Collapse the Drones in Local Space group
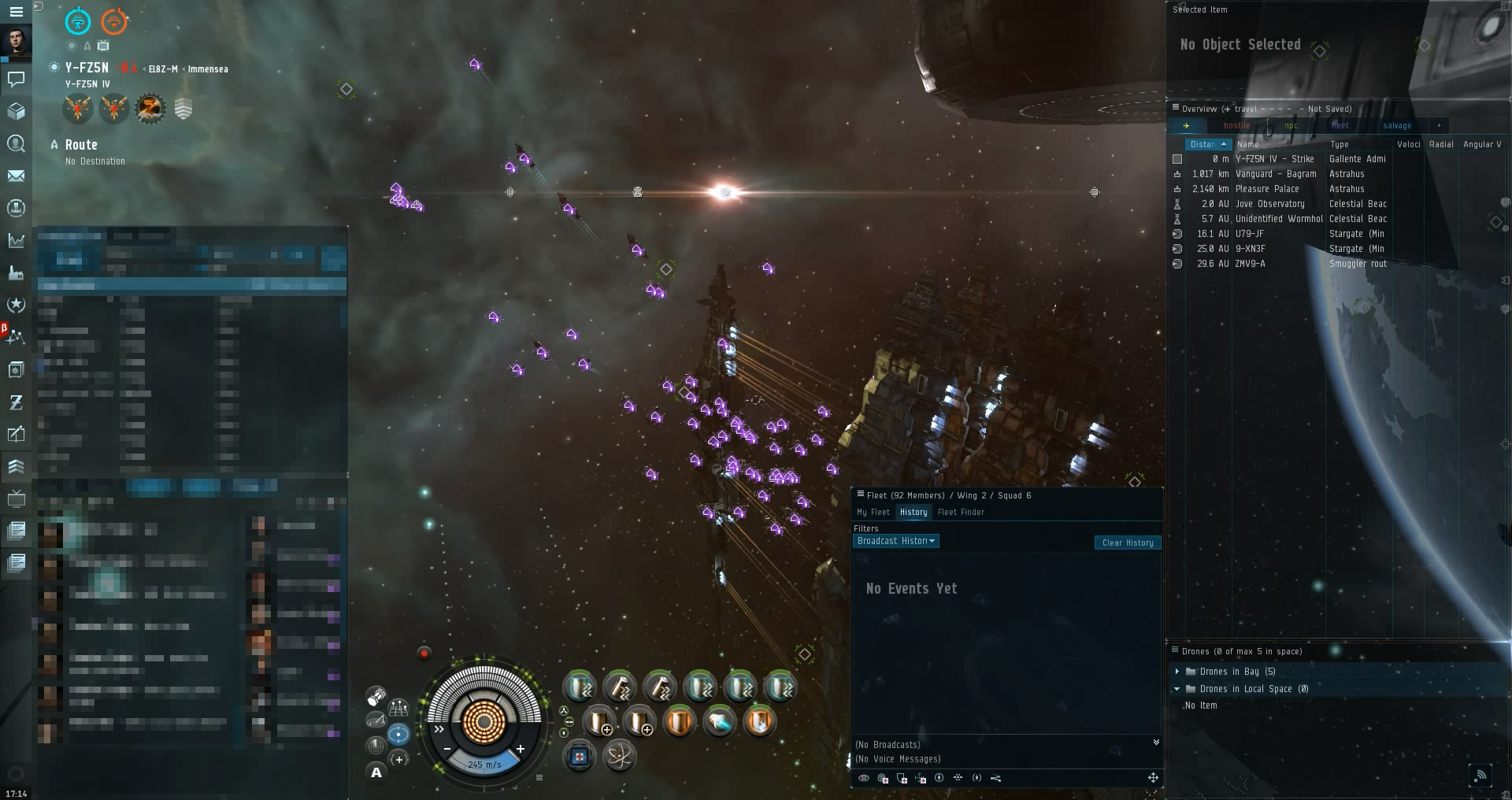This screenshot has width=1512, height=800. click(1177, 689)
